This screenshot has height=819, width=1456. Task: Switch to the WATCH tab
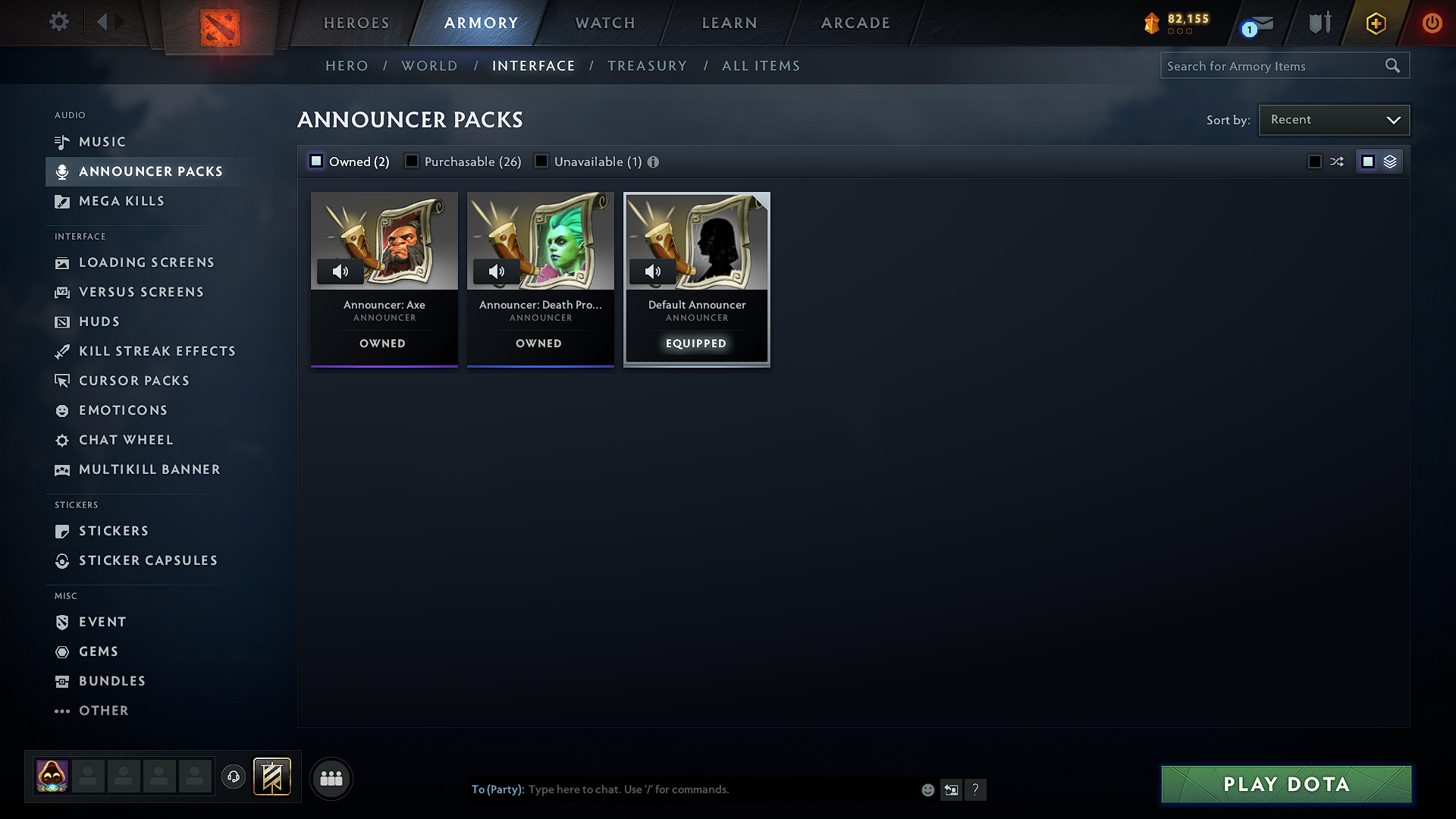pos(604,23)
